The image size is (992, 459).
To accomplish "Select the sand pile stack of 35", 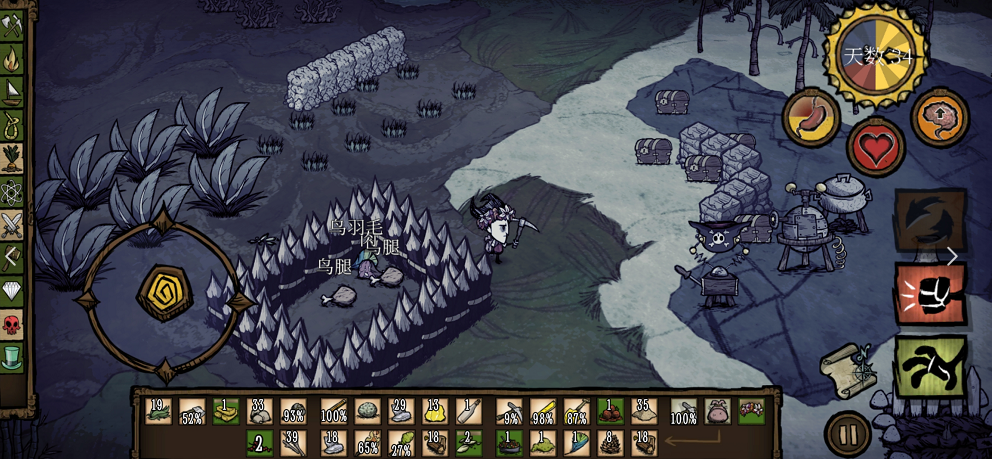I will pos(645,411).
